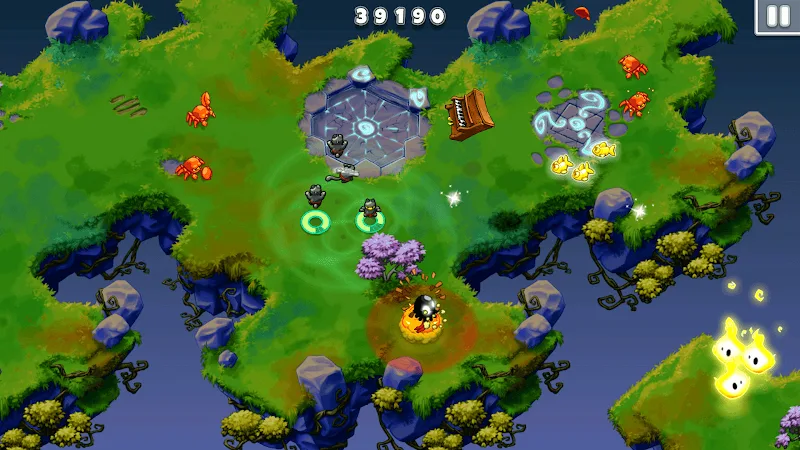Pause the game
The image size is (800, 450).
(777, 16)
